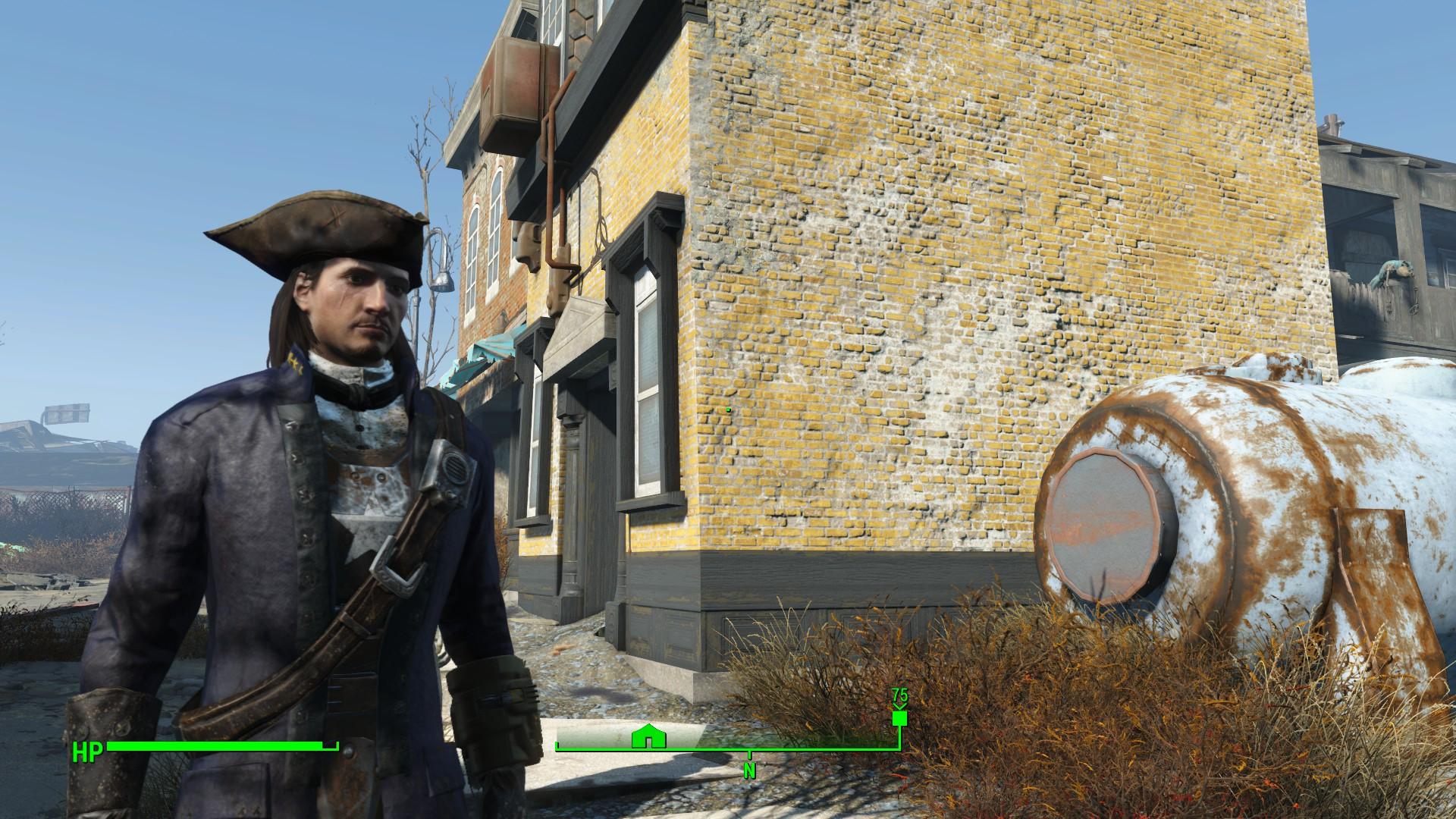
Task: Click the house settlement marker on compass
Action: (648, 736)
